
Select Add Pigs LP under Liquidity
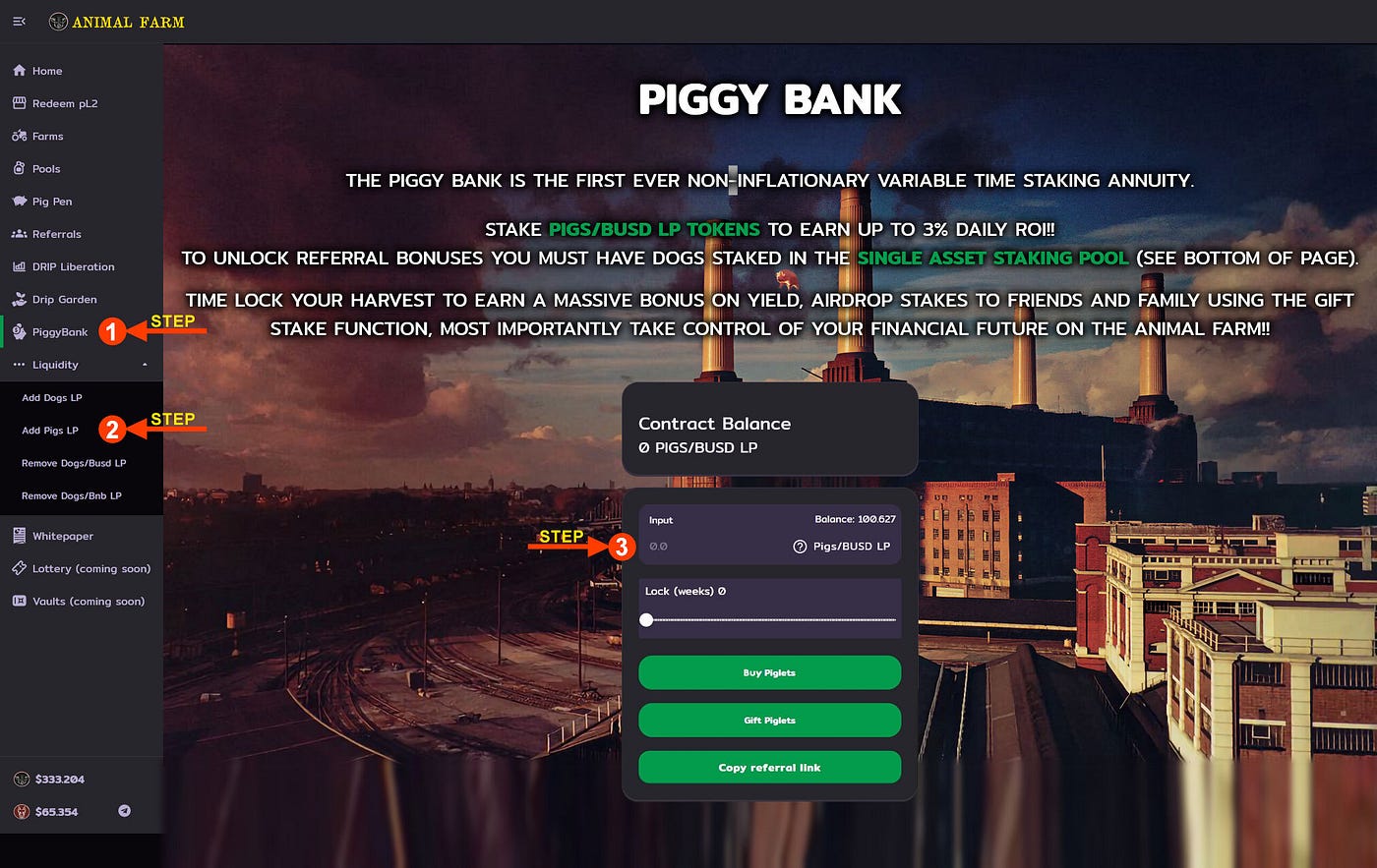pyautogui.click(x=49, y=430)
